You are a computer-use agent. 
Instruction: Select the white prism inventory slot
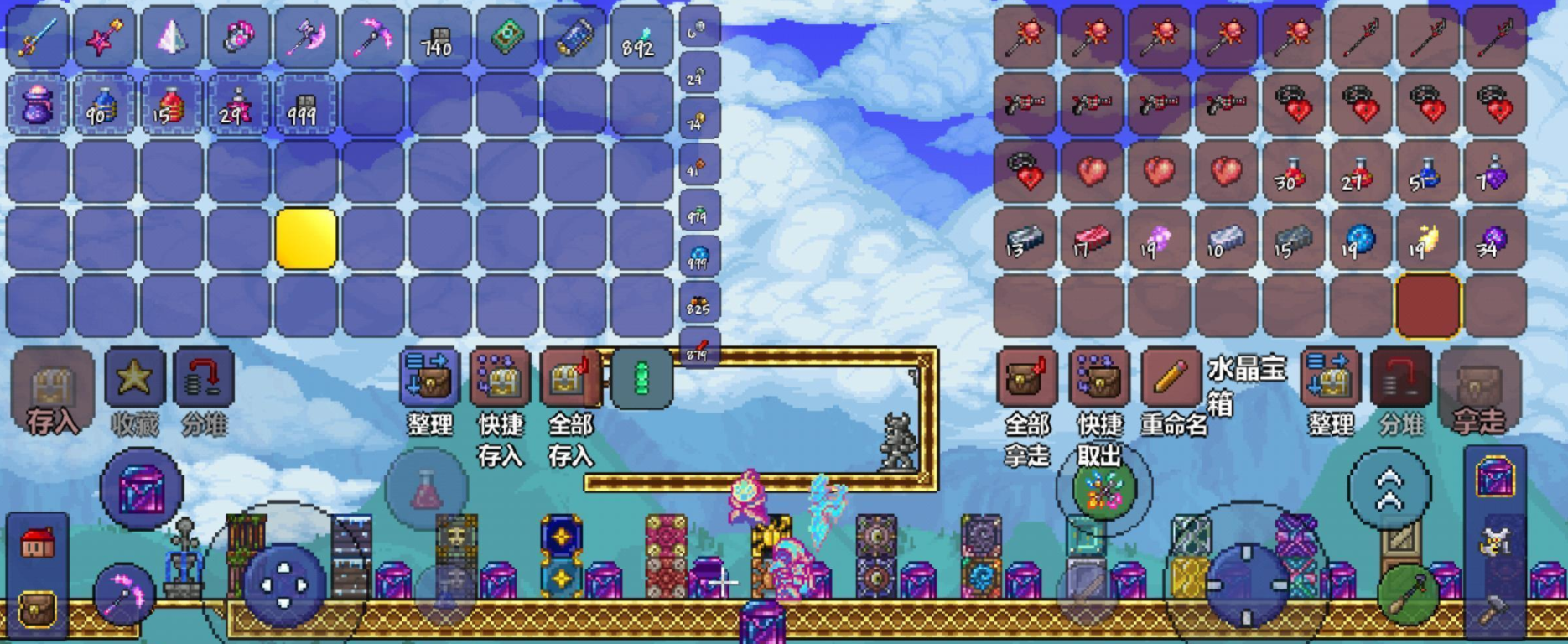click(171, 37)
